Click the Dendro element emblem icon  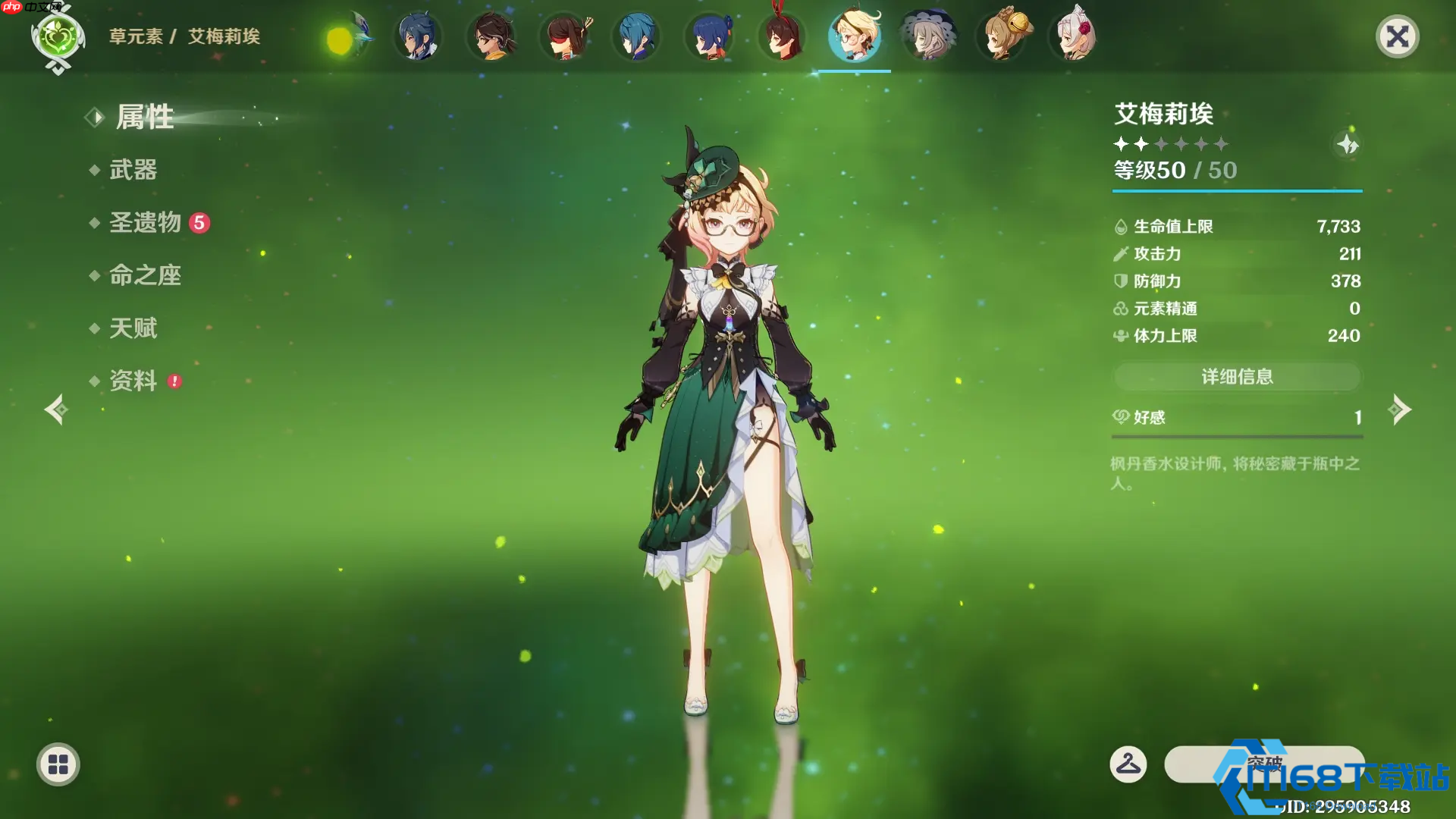[58, 38]
